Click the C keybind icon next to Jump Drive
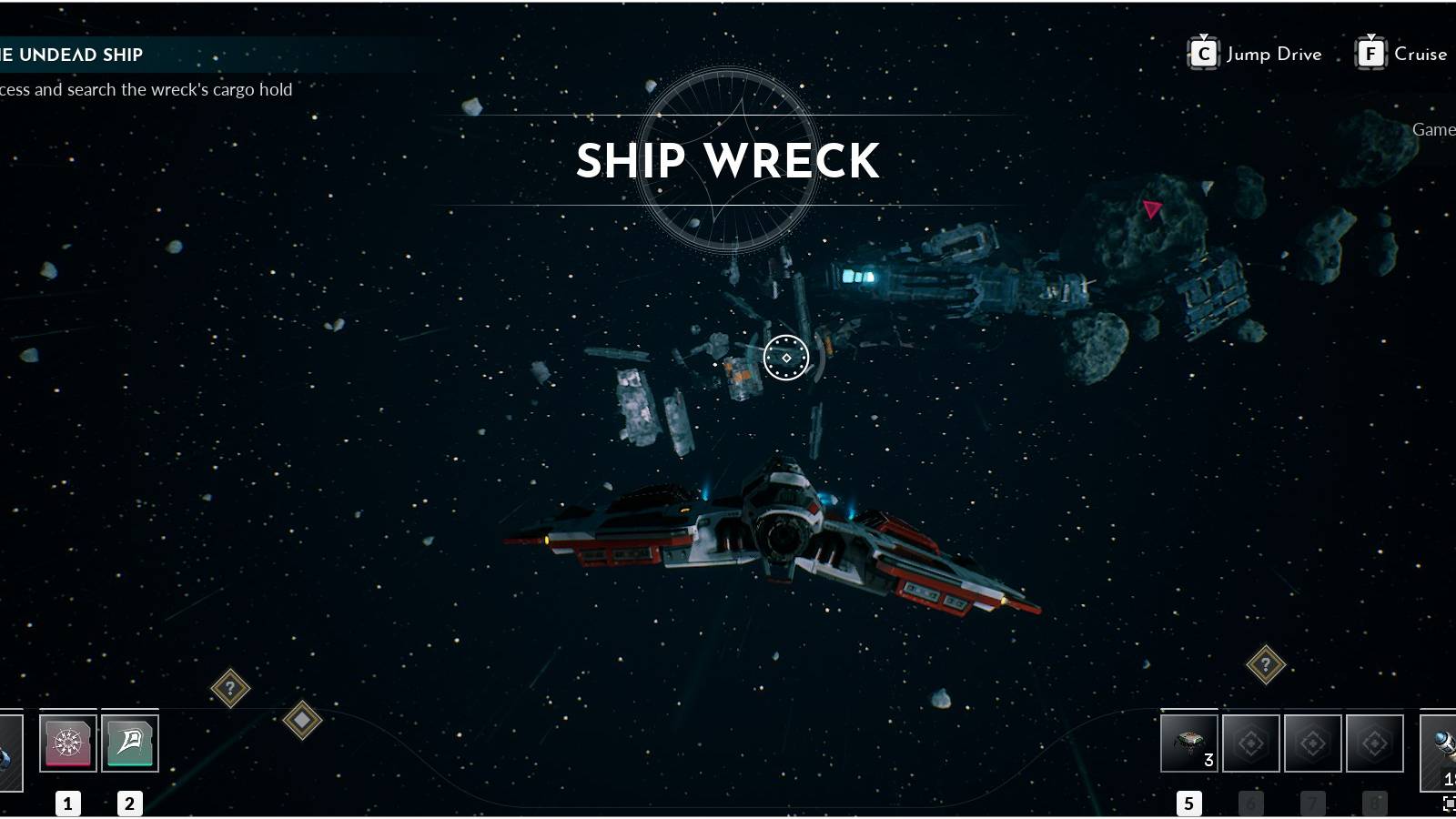This screenshot has height=819, width=1456. pyautogui.click(x=1203, y=53)
